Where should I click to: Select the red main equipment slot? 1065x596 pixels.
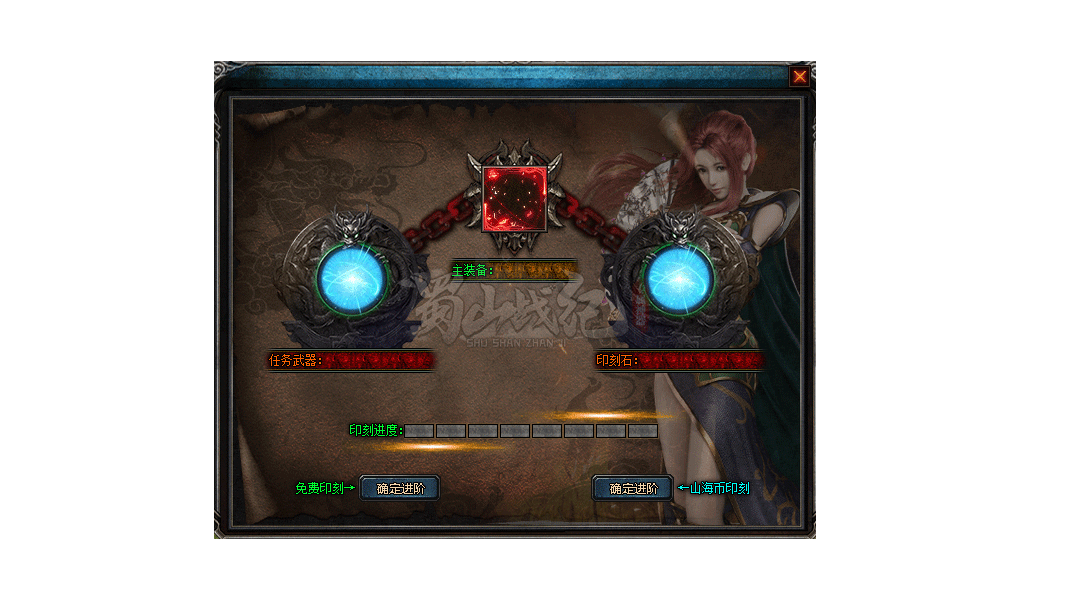pyautogui.click(x=515, y=198)
